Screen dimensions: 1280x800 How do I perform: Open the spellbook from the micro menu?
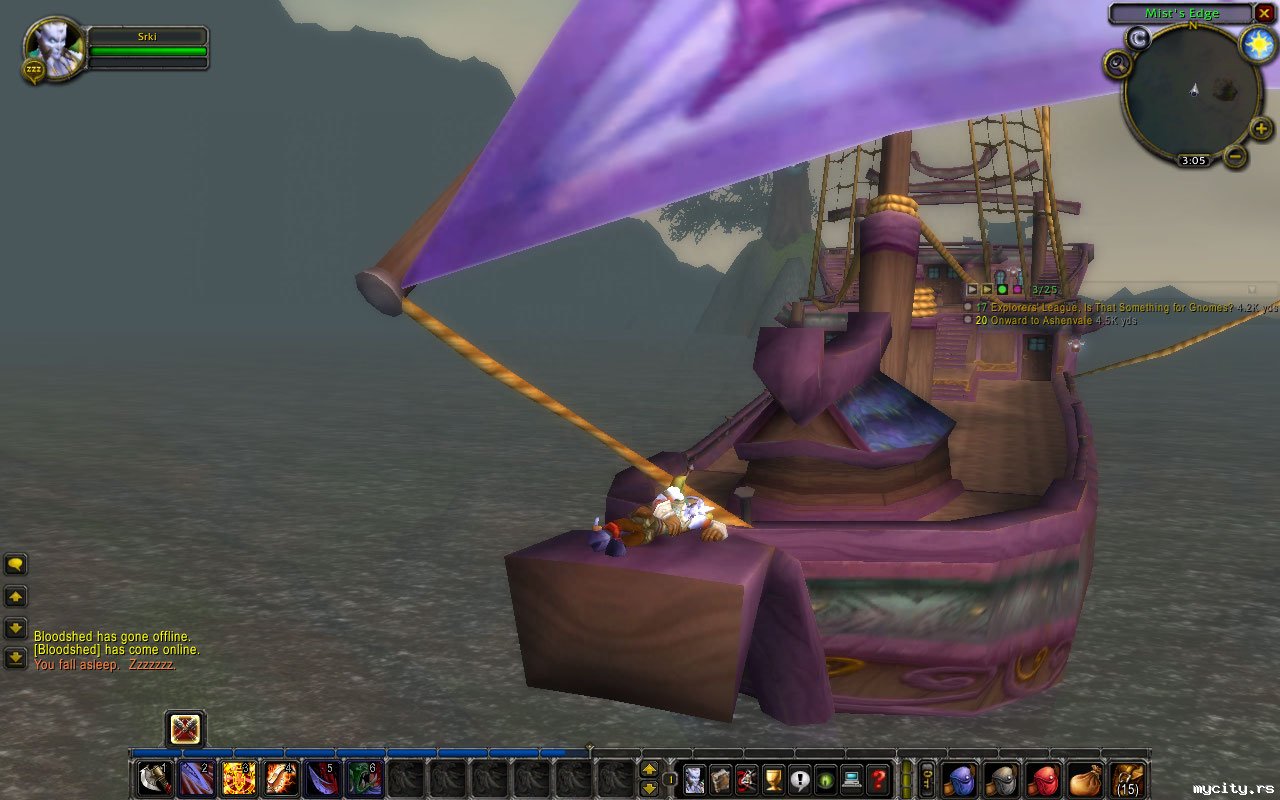click(722, 778)
